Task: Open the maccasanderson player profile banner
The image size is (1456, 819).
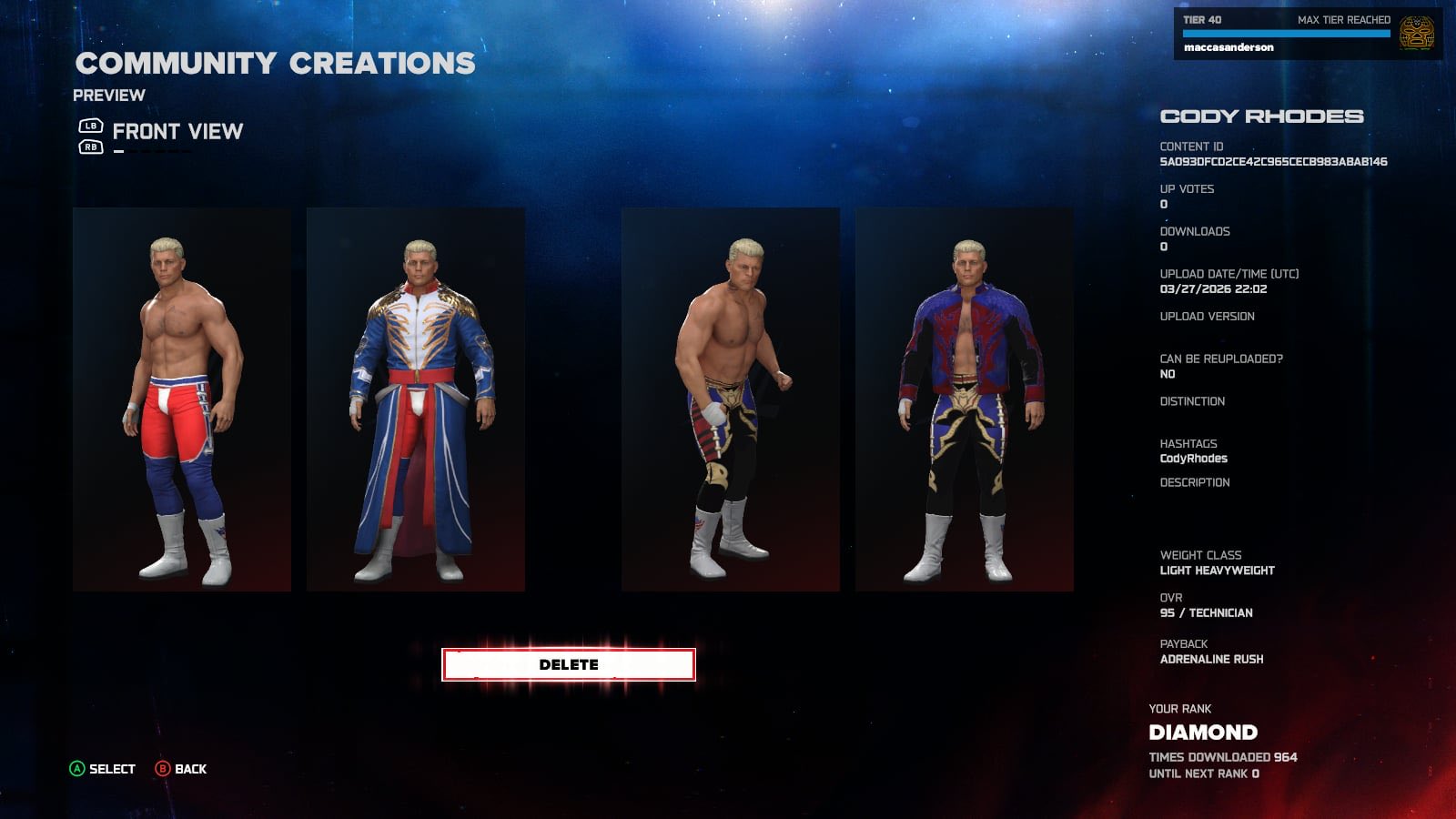Action: click(1307, 34)
